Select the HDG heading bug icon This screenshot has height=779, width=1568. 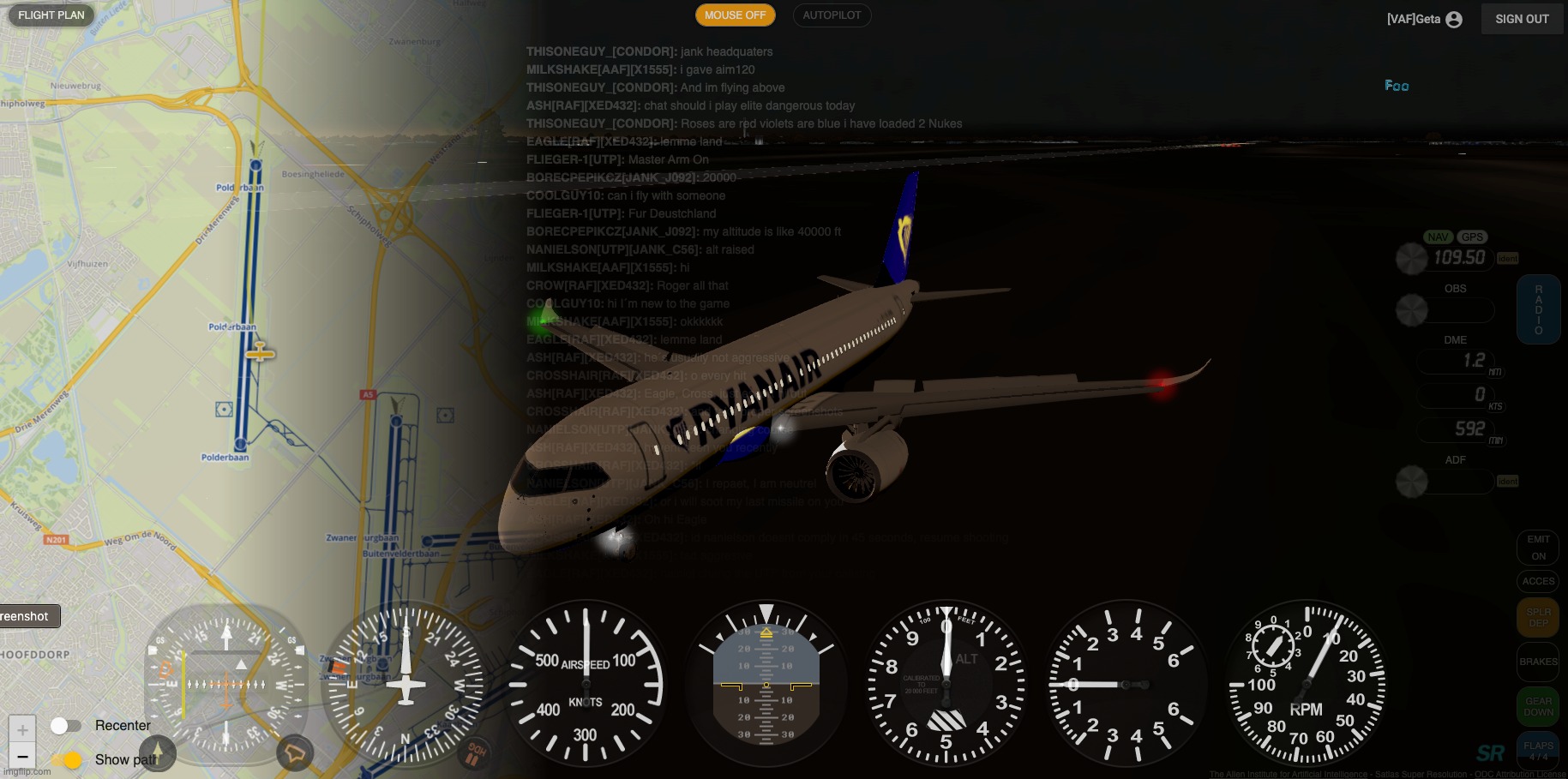point(472,752)
